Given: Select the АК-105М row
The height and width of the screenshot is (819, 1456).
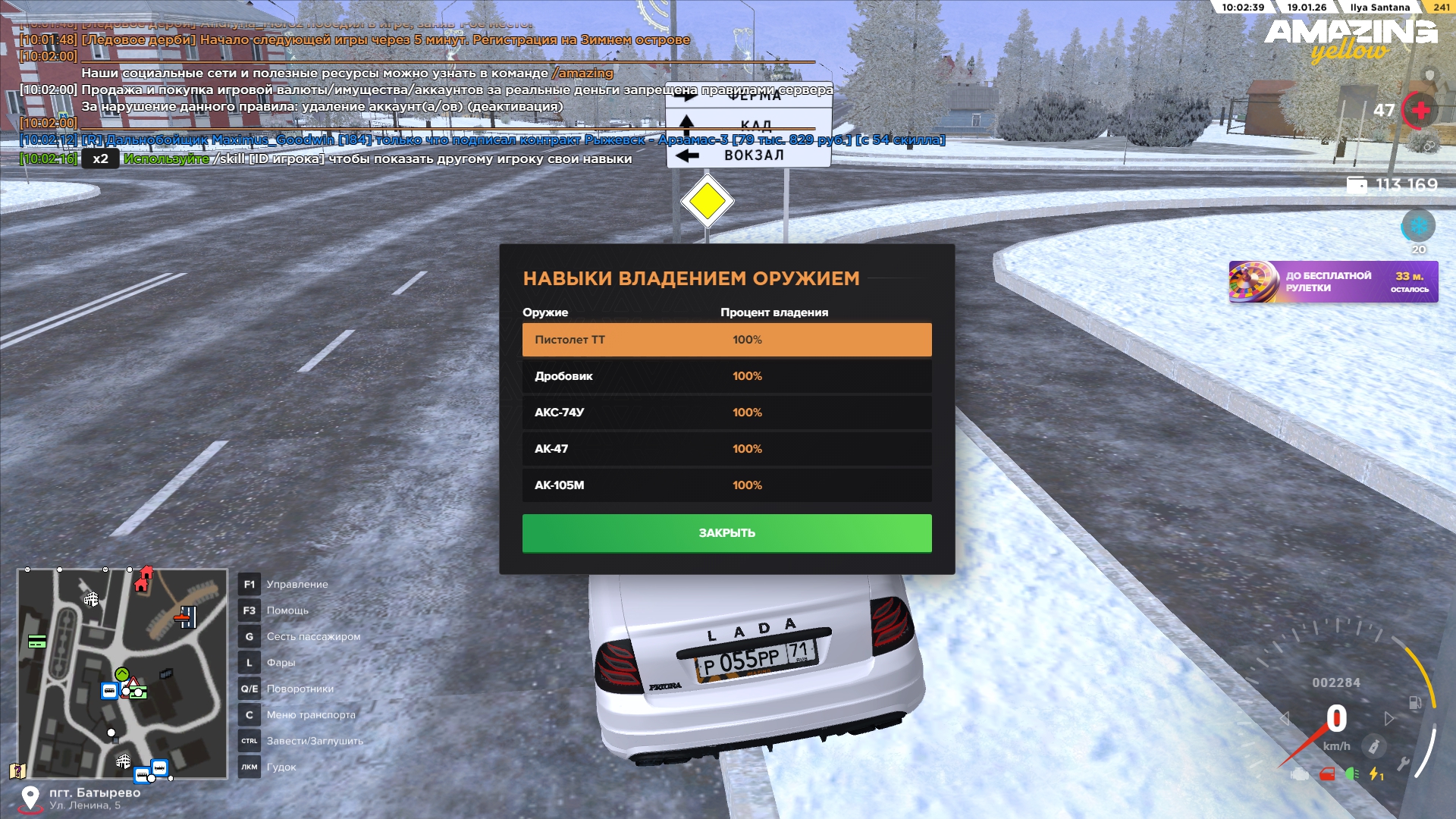Looking at the screenshot, I should point(726,485).
